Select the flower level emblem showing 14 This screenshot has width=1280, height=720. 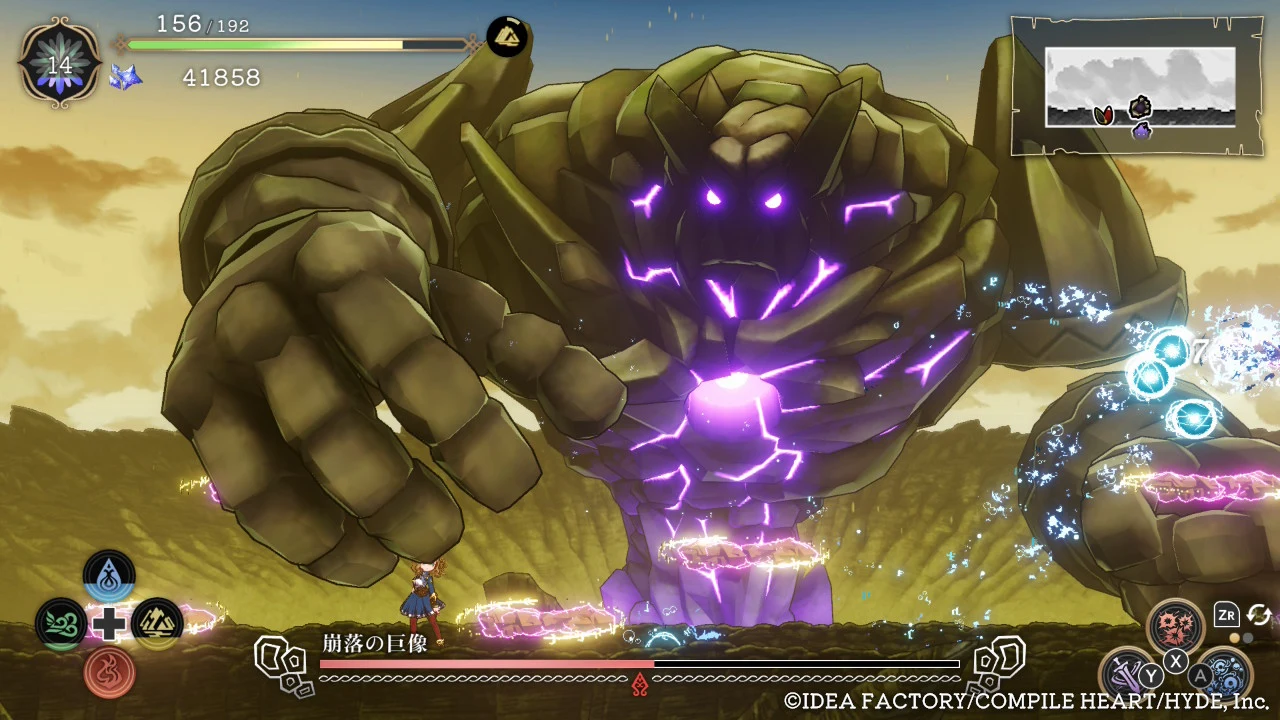pos(60,62)
